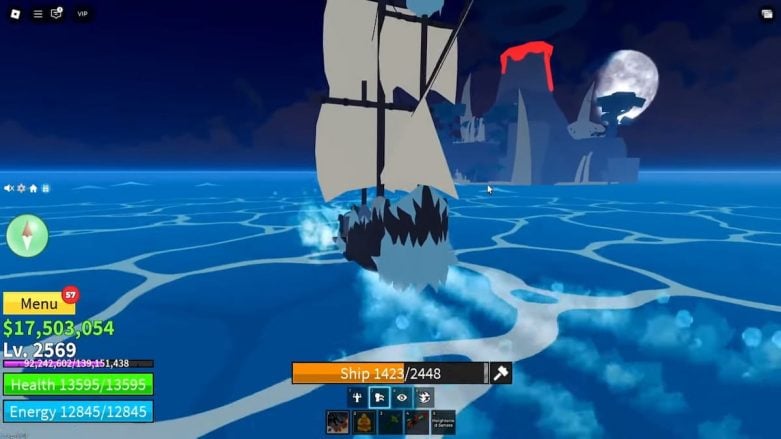Activate the highlighted flag ability icon
The image size is (781, 439).
click(379, 397)
